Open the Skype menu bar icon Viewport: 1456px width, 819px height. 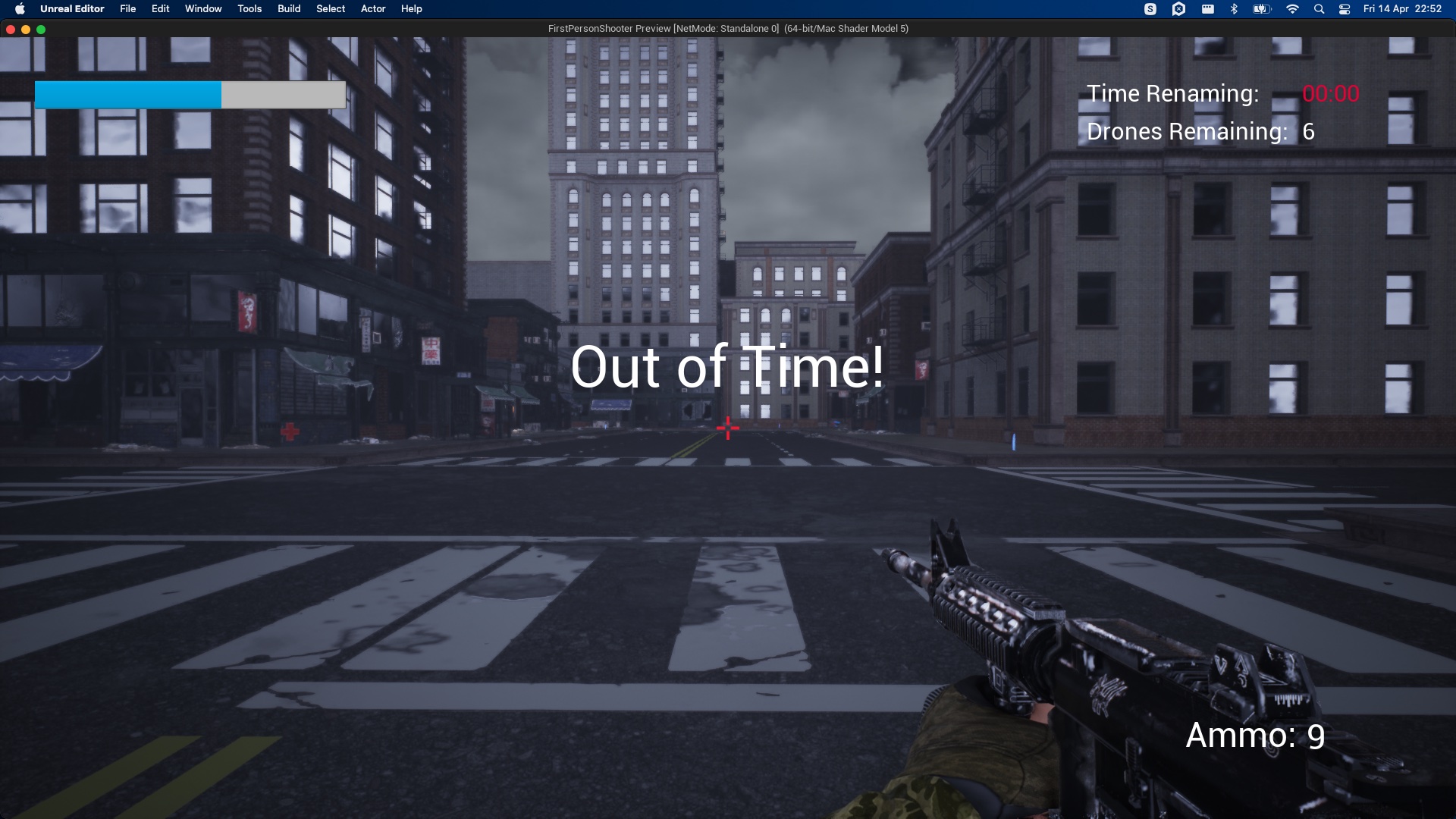point(1150,8)
